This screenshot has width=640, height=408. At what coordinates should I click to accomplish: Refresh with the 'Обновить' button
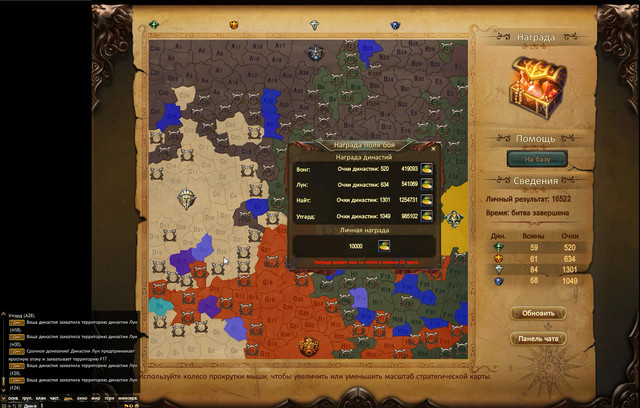click(537, 313)
